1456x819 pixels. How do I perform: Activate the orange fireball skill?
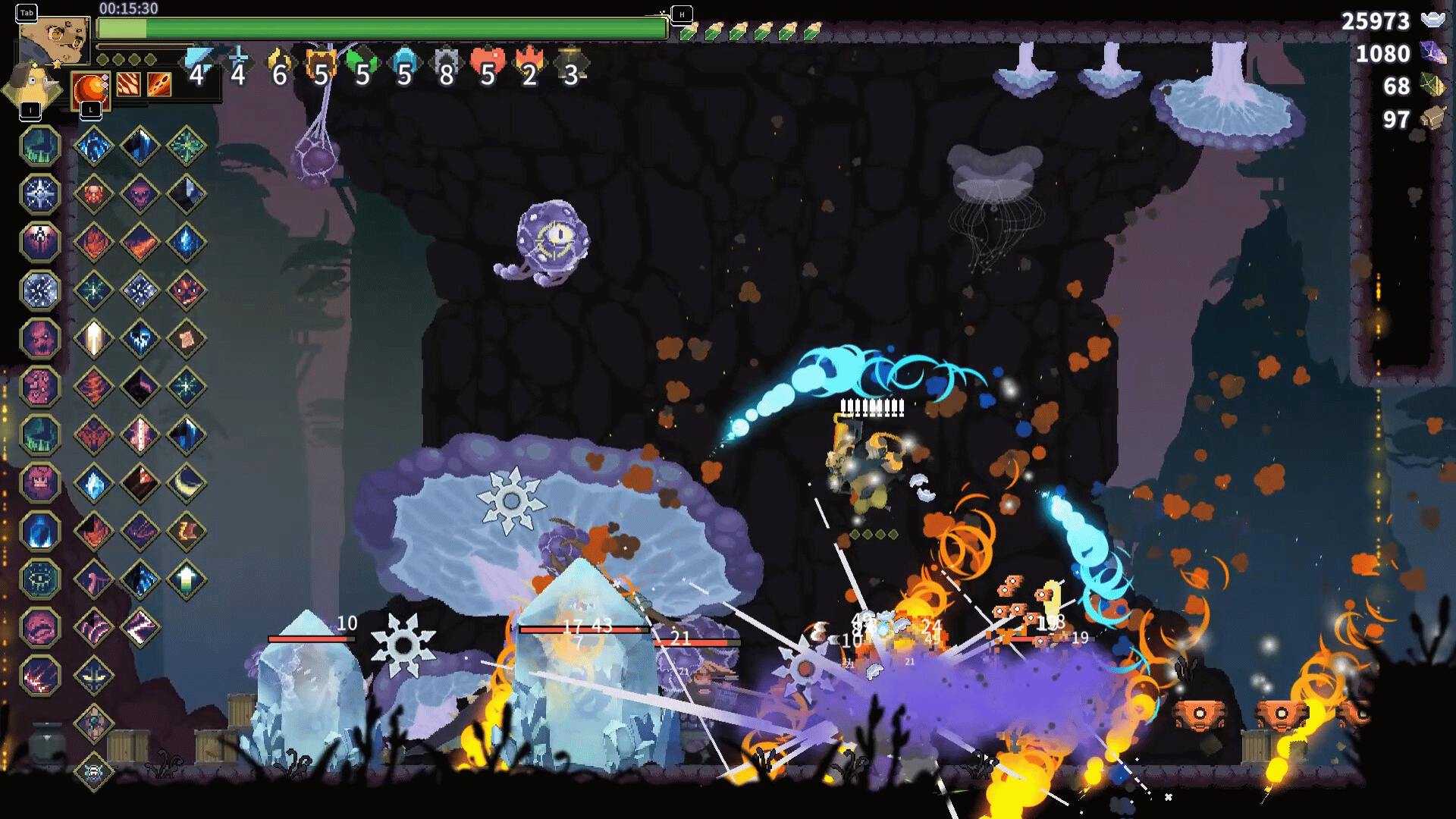pos(90,88)
